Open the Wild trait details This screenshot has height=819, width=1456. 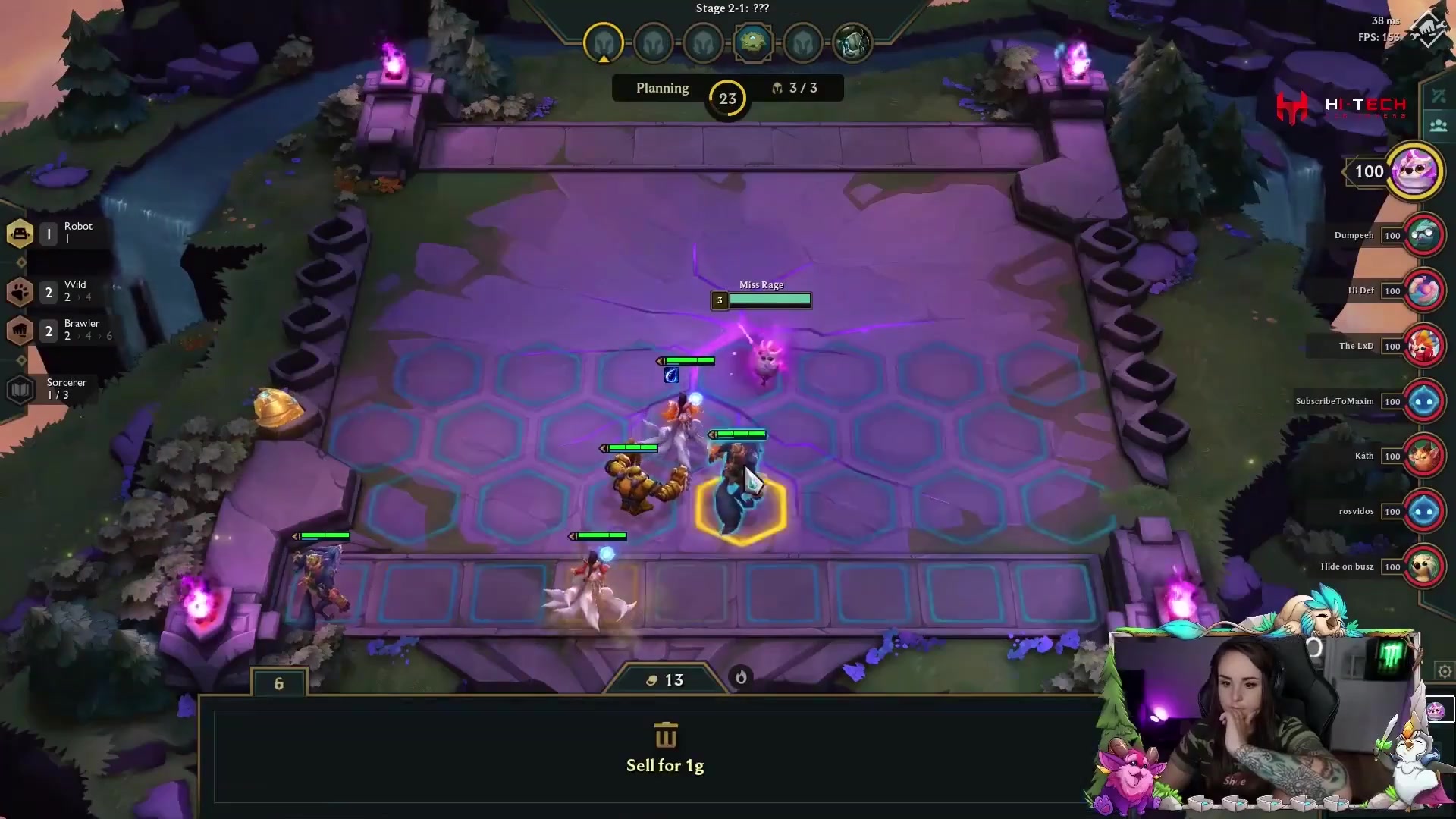point(20,291)
